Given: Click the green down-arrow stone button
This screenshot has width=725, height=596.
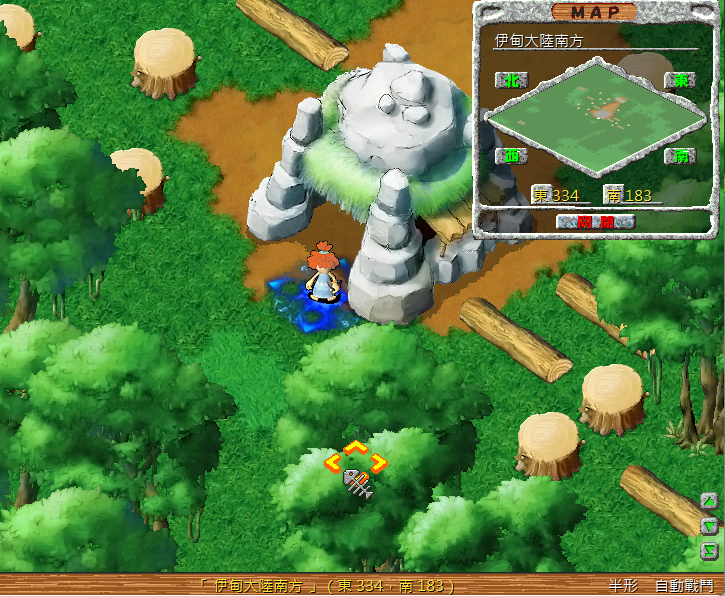Looking at the screenshot, I should click(x=710, y=526).
